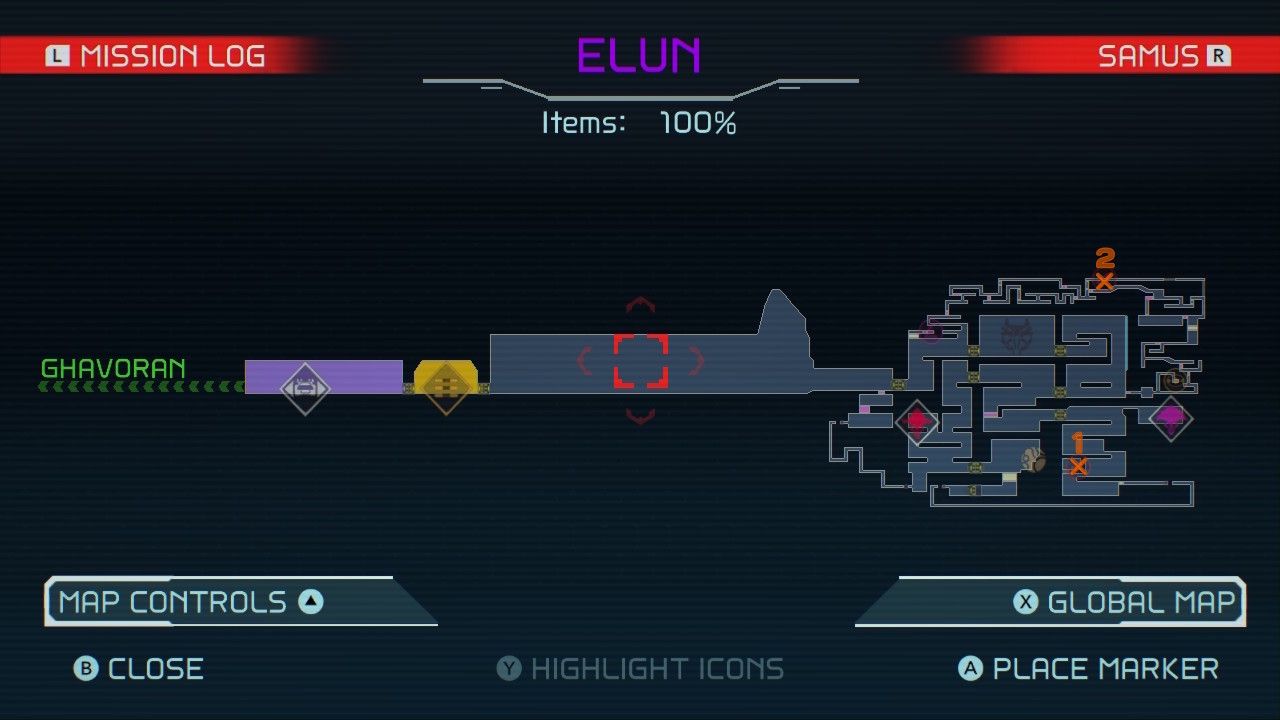Click the yellow Save Station diamond

446,385
